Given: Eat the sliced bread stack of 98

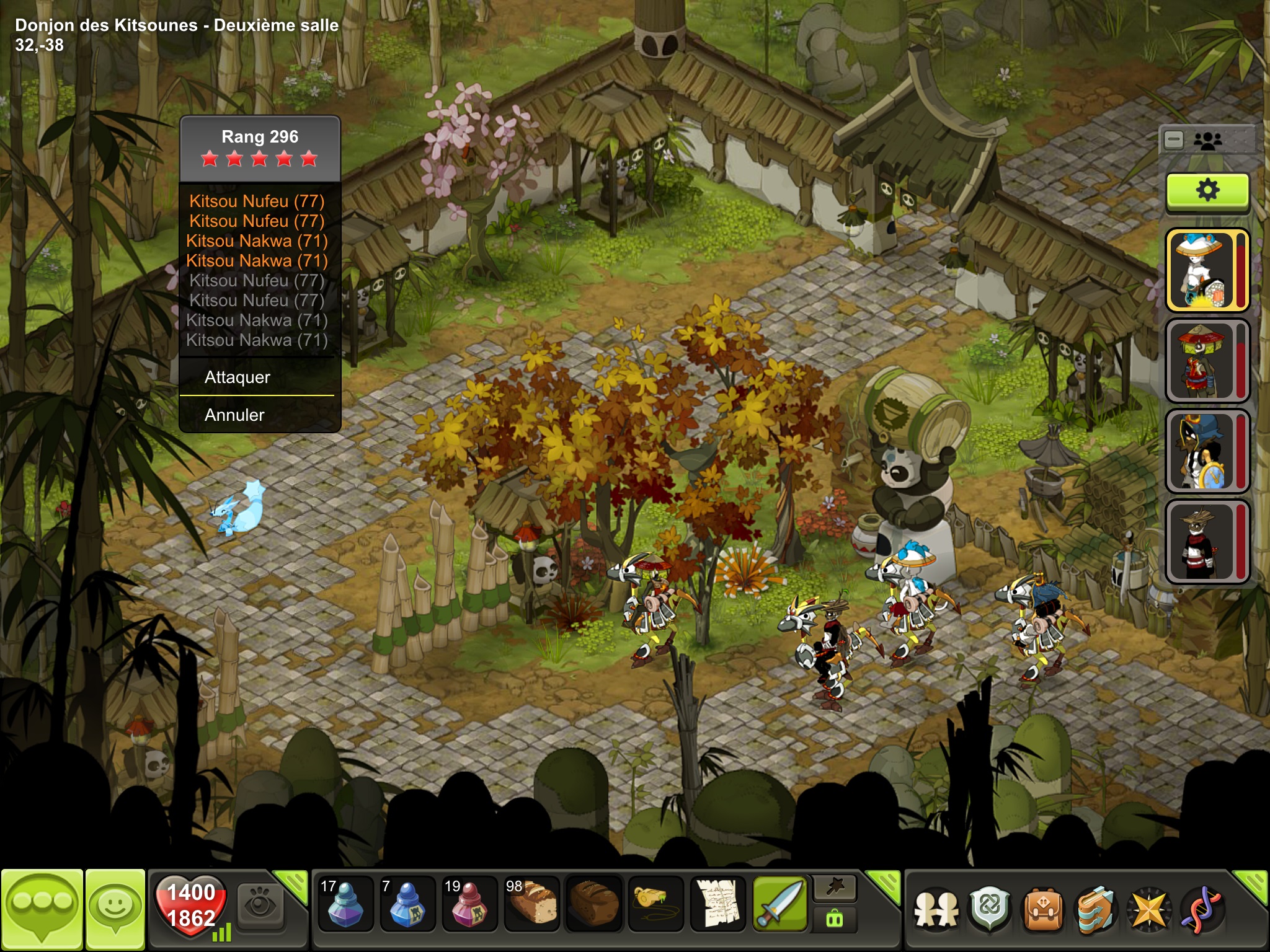Looking at the screenshot, I should 531,905.
